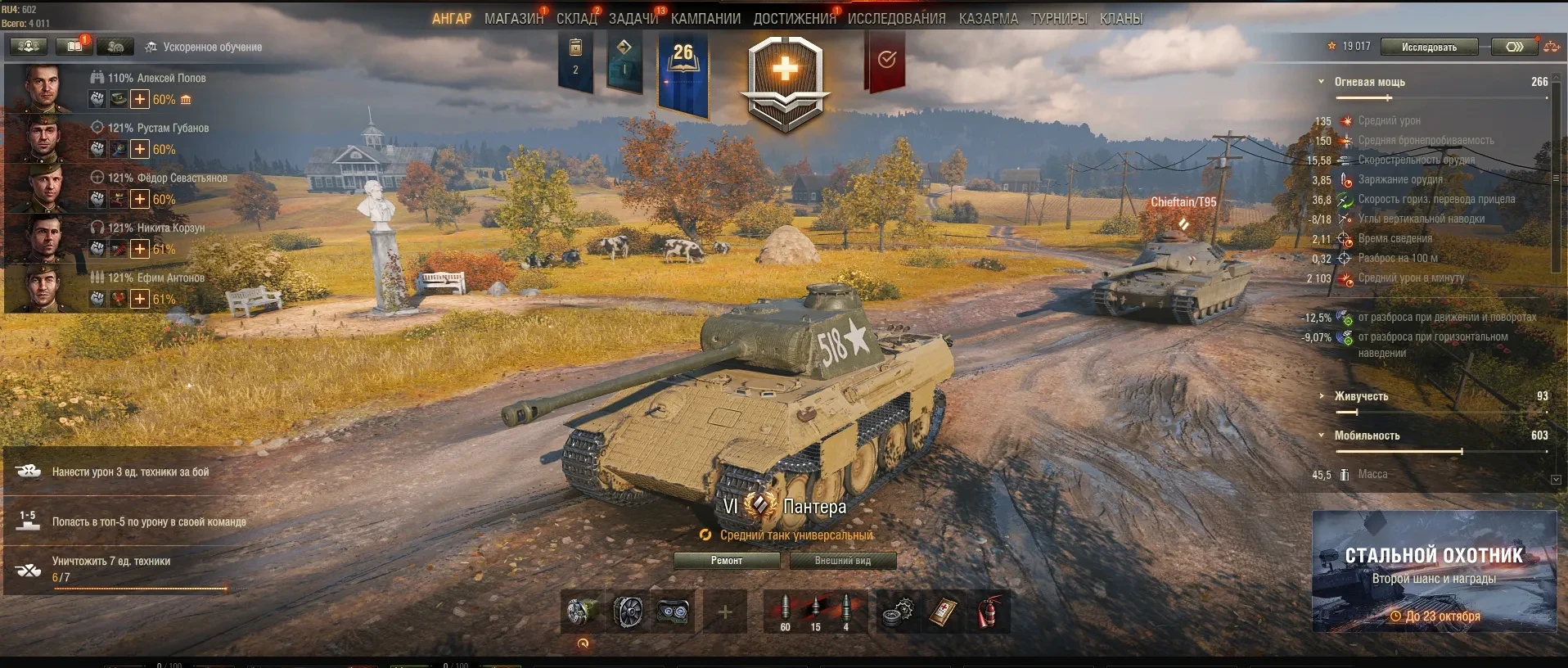Image resolution: width=1568 pixels, height=668 pixels.
Task: Open the Внешний вид appearance button
Action: click(x=842, y=561)
